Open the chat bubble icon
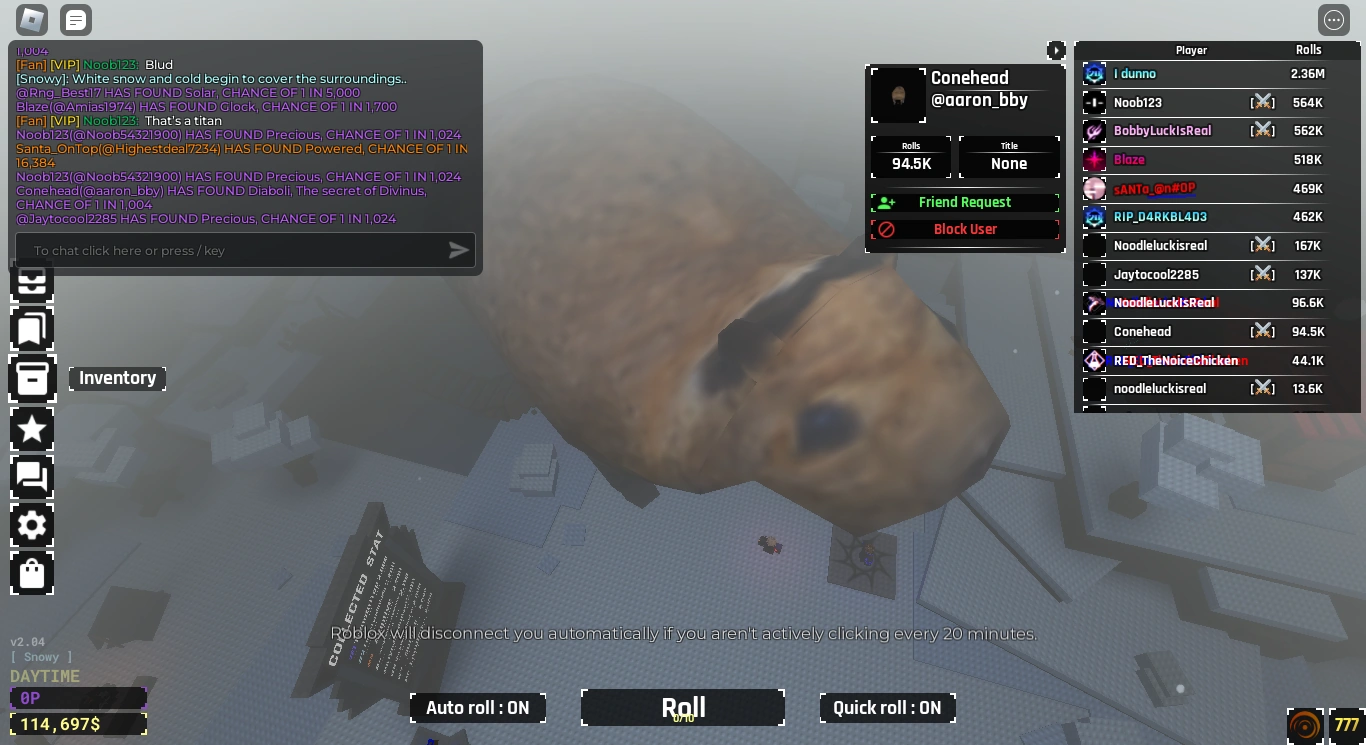 pos(31,477)
